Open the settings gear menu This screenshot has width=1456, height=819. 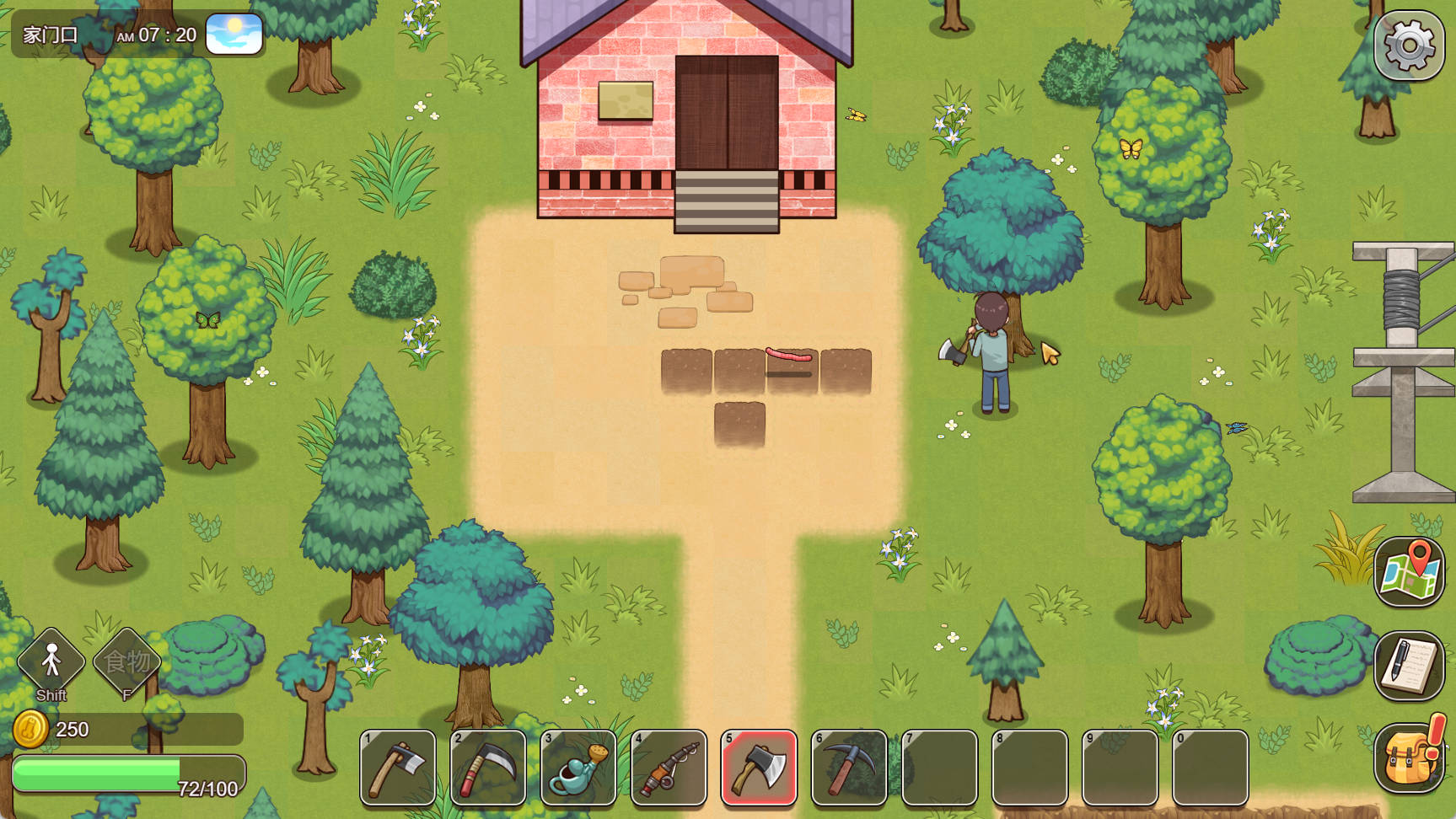(x=1409, y=45)
